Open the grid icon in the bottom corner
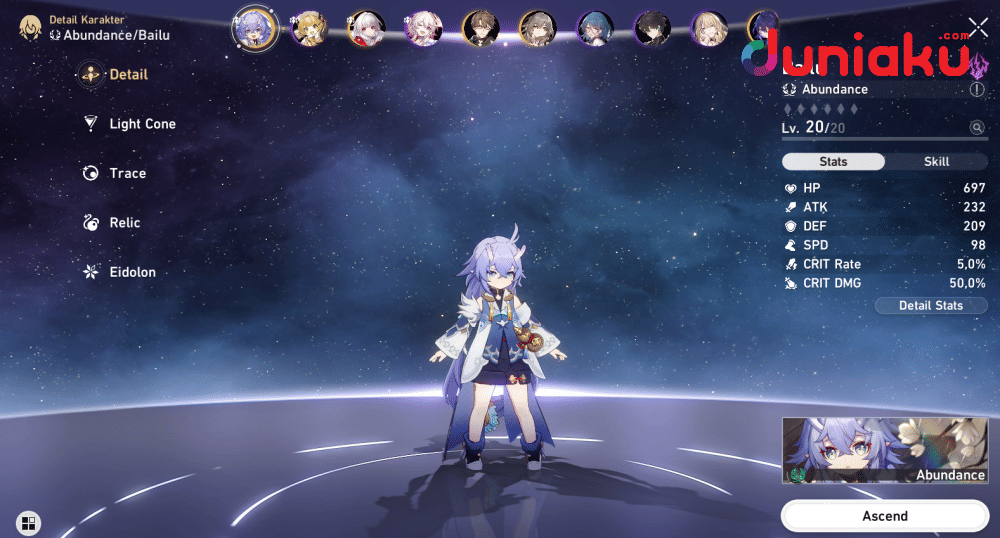Screen dimensions: 1000x538 pos(28,522)
